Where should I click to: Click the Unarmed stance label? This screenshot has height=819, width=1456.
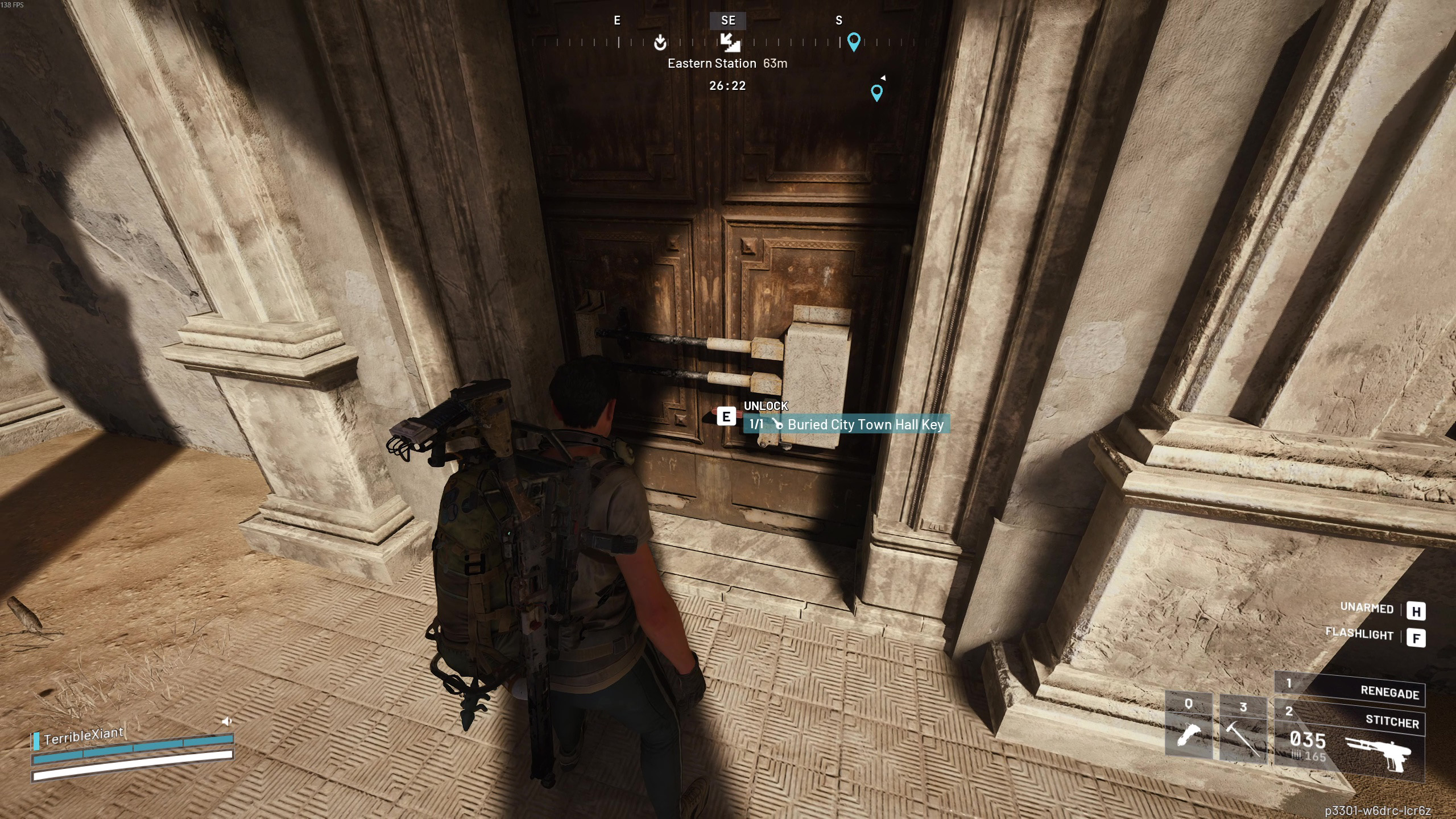[1367, 608]
